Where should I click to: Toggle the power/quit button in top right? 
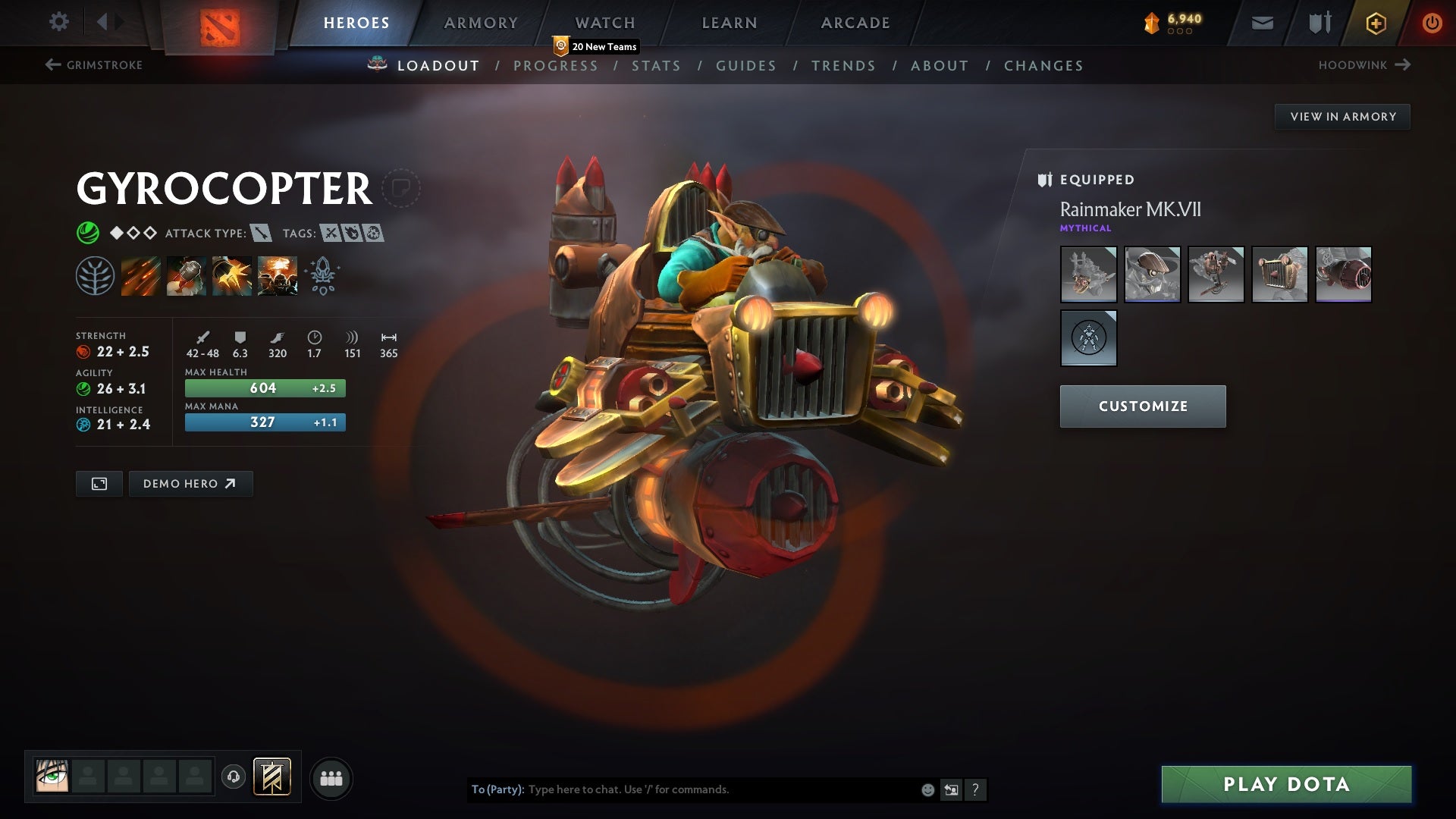point(1432,22)
